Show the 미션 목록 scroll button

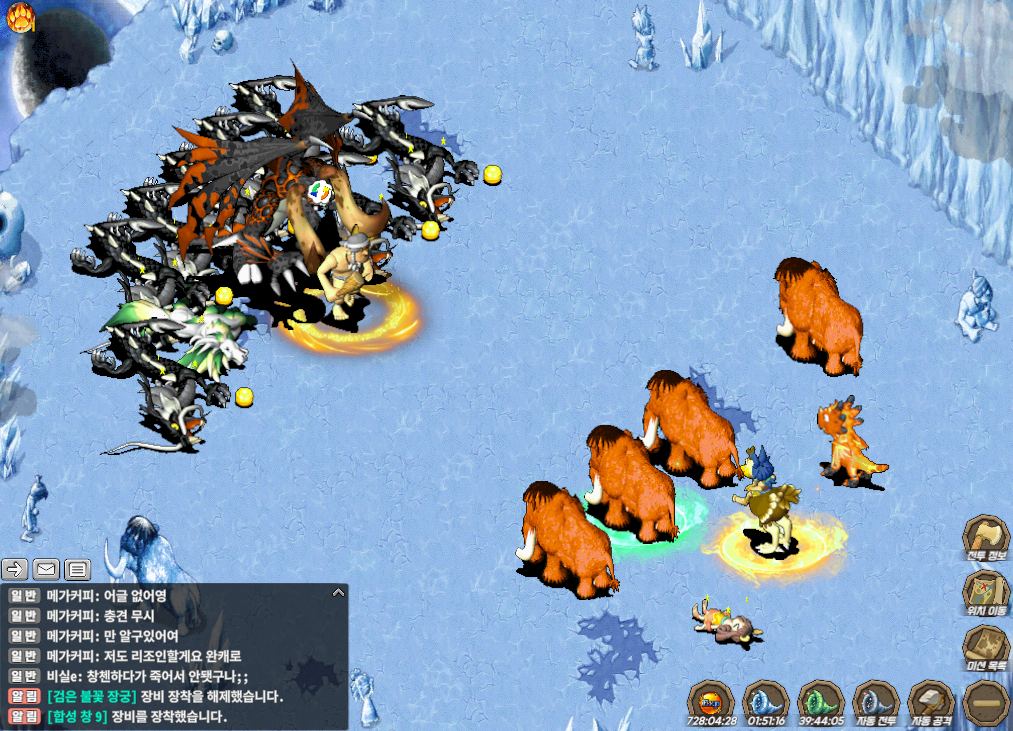click(985, 647)
